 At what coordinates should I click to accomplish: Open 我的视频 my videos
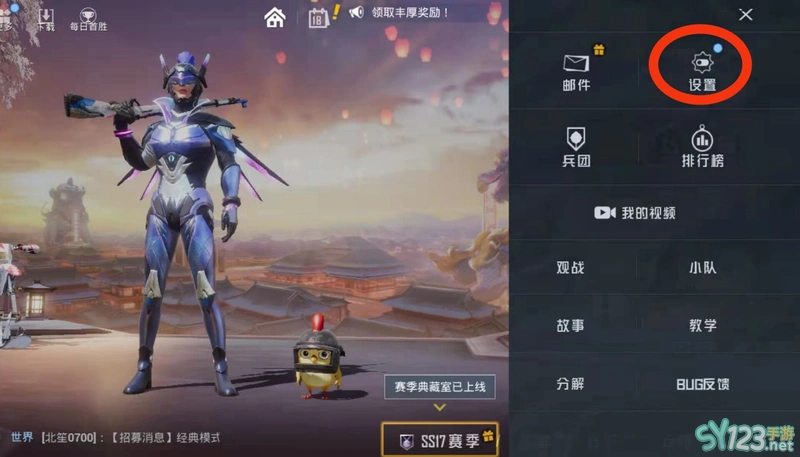pos(636,213)
